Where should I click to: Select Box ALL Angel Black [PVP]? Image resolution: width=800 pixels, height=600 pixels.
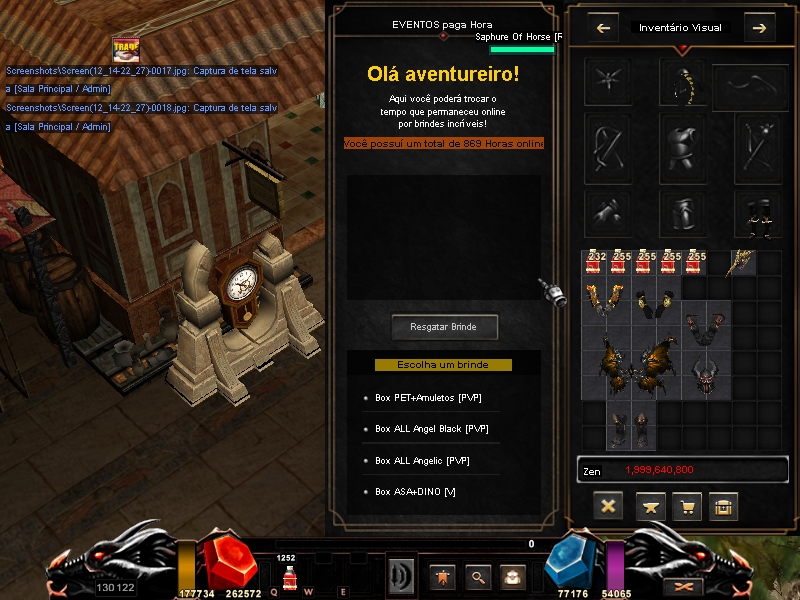pos(432,429)
